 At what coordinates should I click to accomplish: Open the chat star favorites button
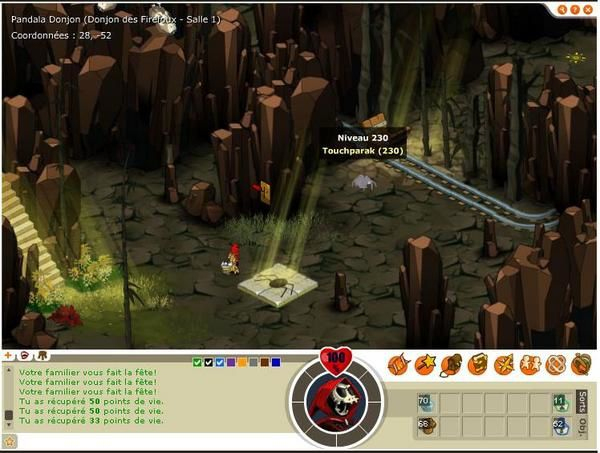click(x=10, y=440)
